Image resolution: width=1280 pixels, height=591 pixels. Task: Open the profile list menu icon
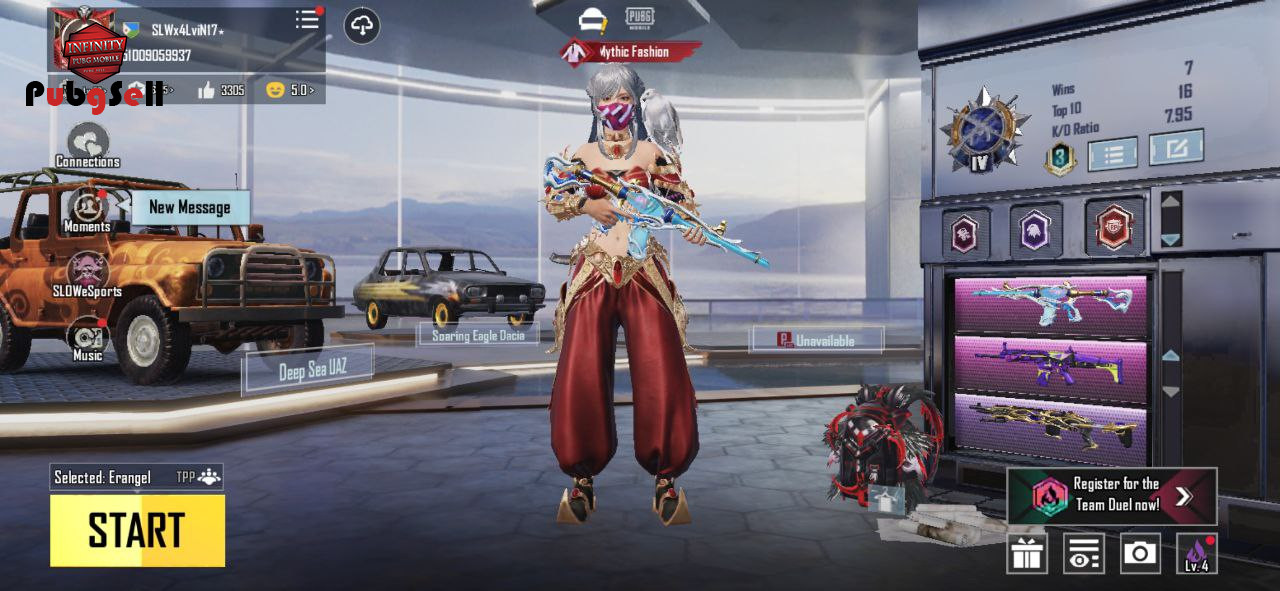(x=307, y=21)
